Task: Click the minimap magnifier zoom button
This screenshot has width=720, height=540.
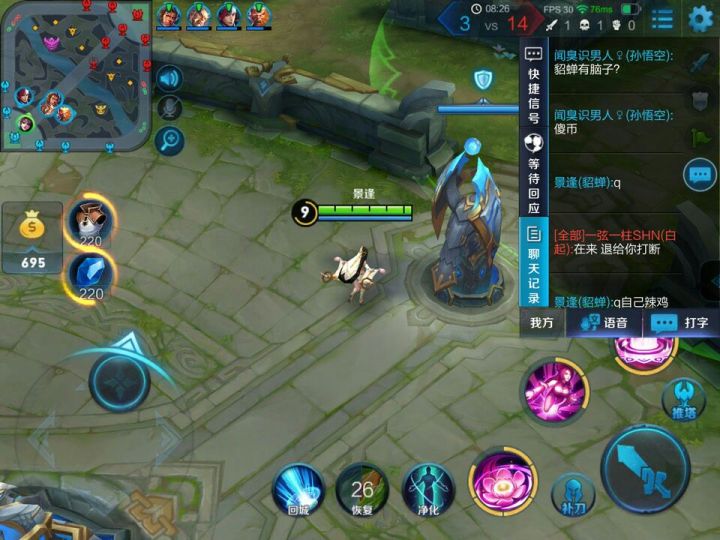Action: 169,139
